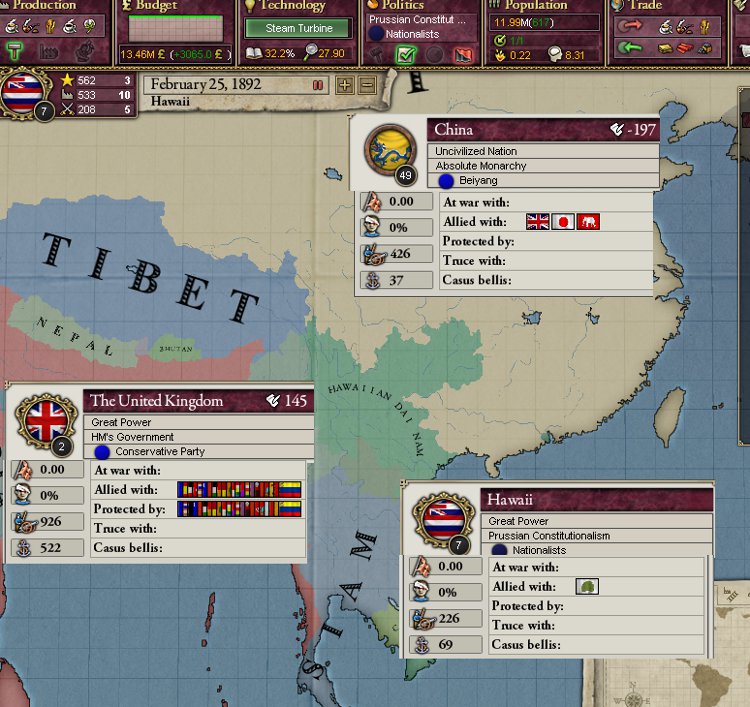The image size is (750, 707).
Task: Click the Hawaii flag emblem in the Hawaii panel
Action: 443,519
